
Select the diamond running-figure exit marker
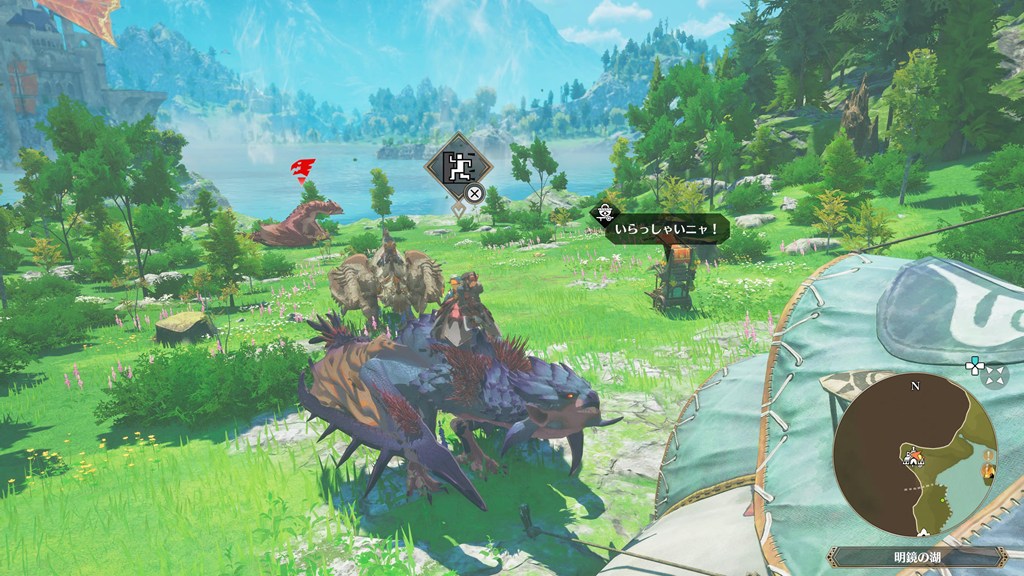458,168
